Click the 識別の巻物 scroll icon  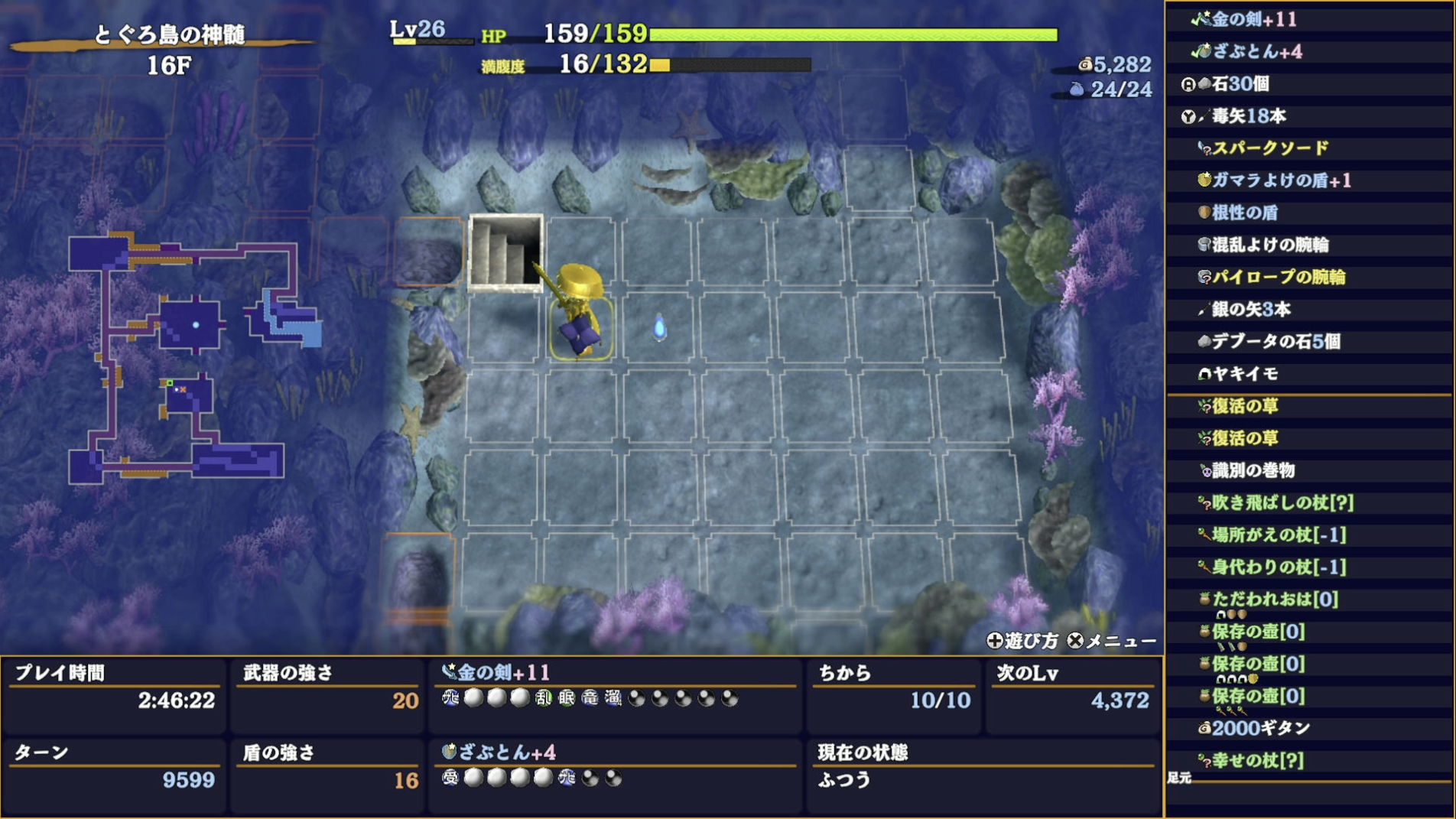(1207, 472)
